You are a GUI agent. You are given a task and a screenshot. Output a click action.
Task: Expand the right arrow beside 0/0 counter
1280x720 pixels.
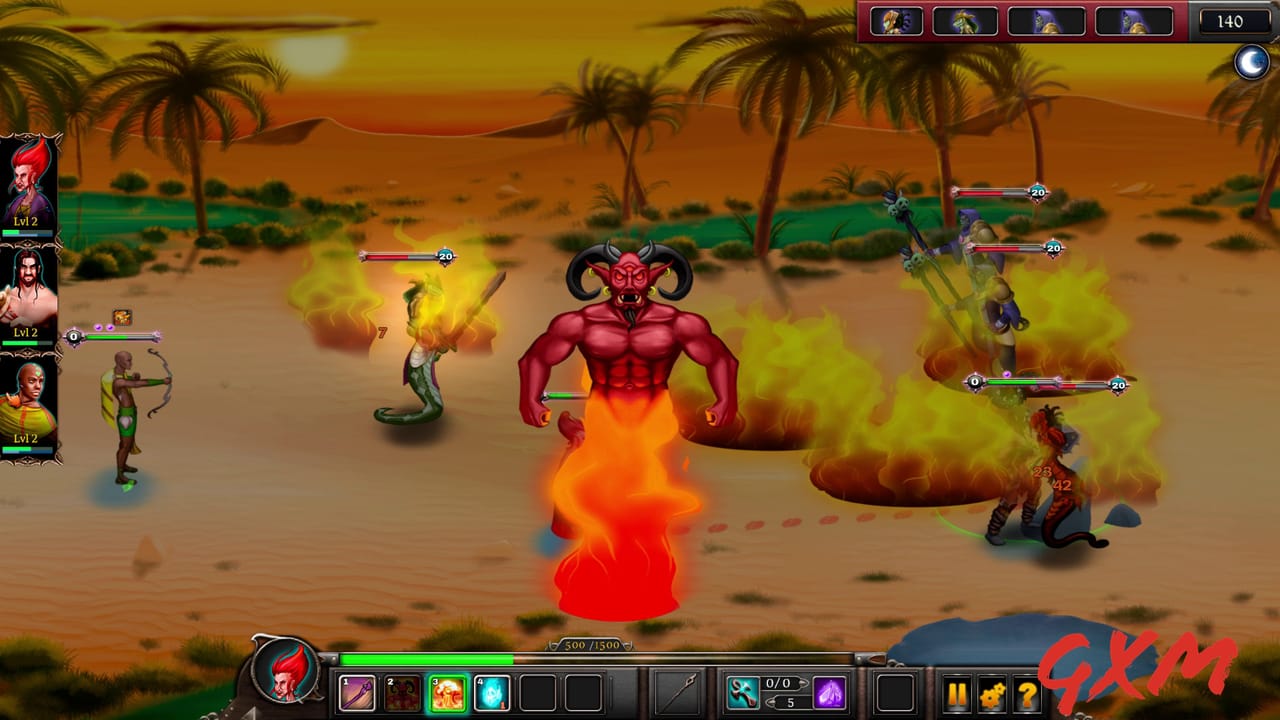(804, 682)
